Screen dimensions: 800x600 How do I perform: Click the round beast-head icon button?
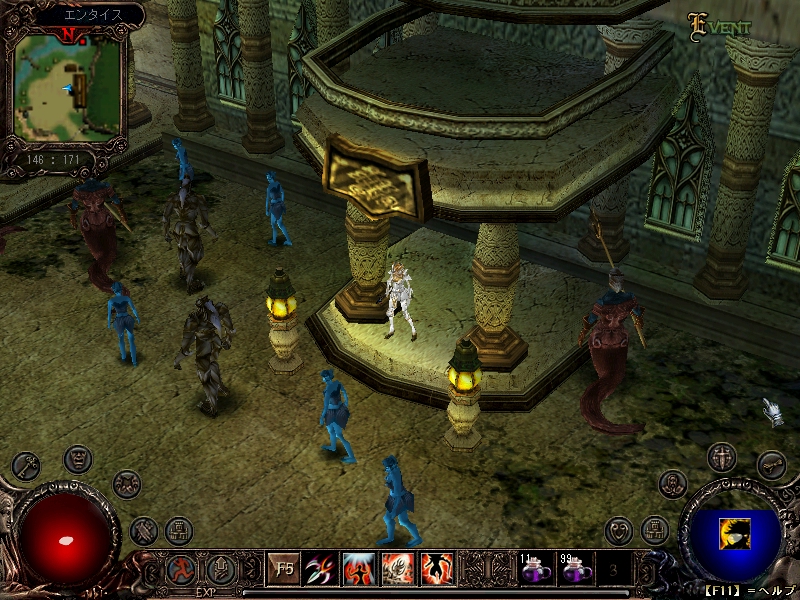pyautogui.click(x=126, y=484)
